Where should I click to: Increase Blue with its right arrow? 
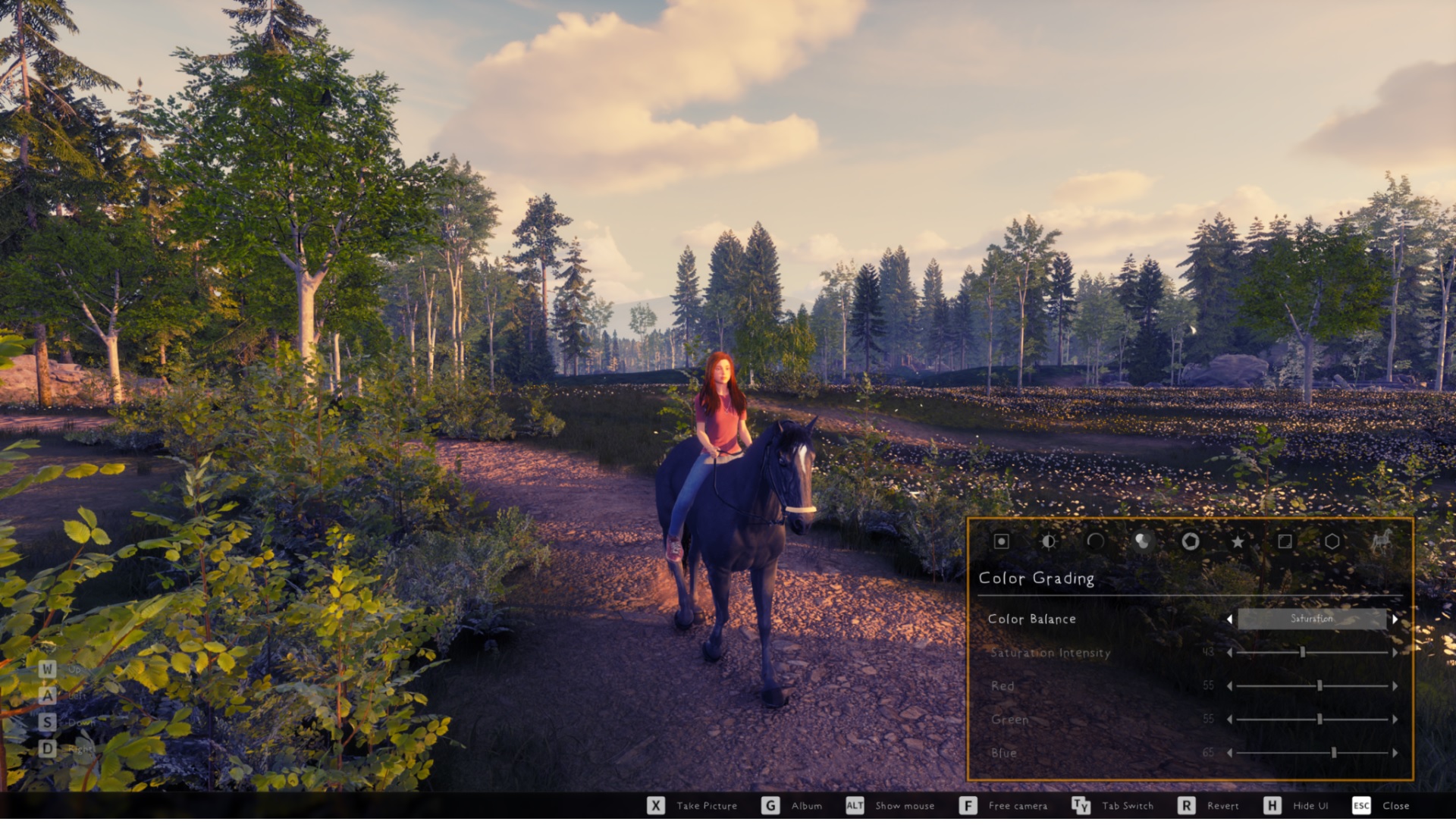pos(1395,753)
